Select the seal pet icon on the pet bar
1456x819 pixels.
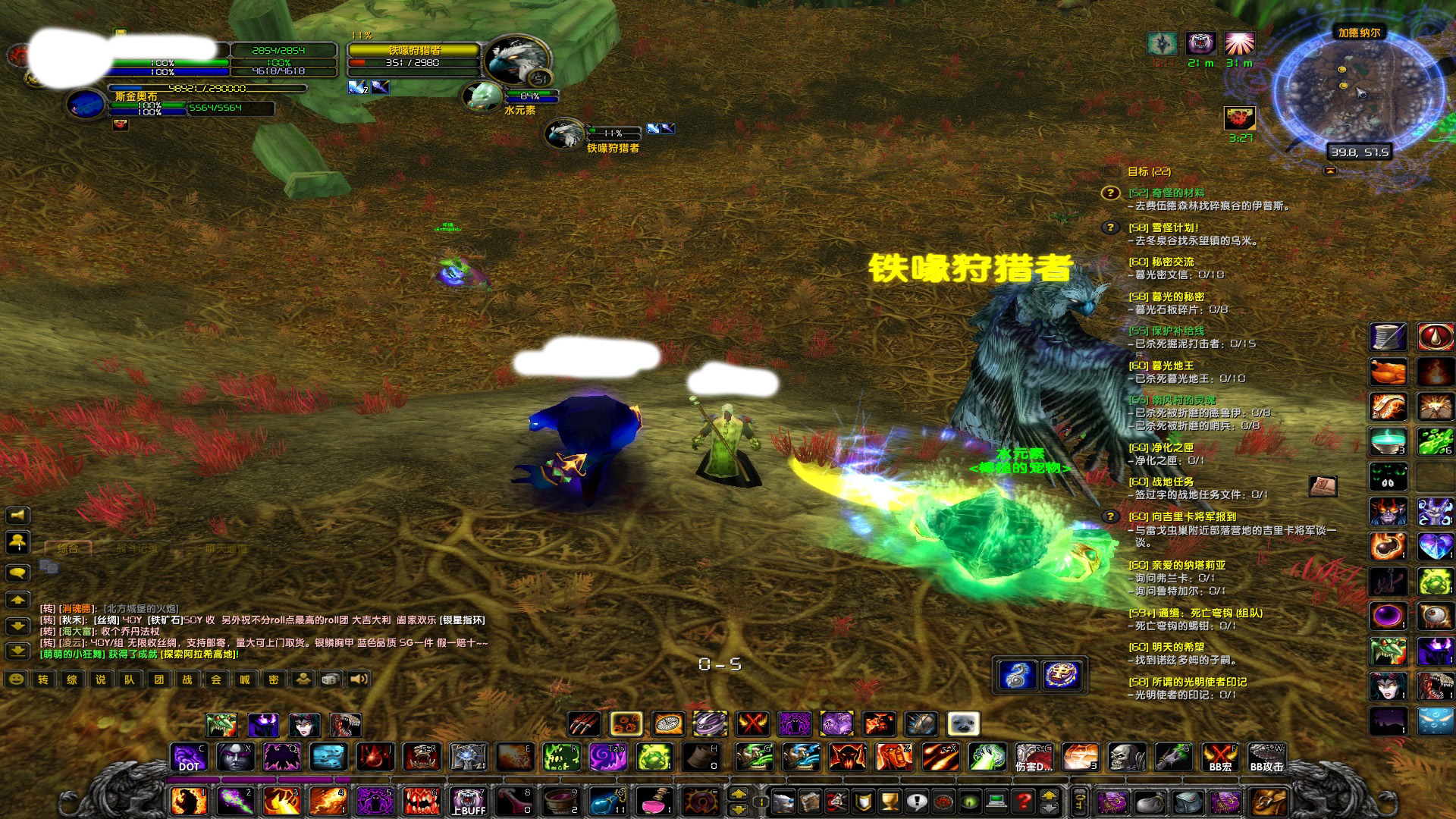[x=964, y=724]
